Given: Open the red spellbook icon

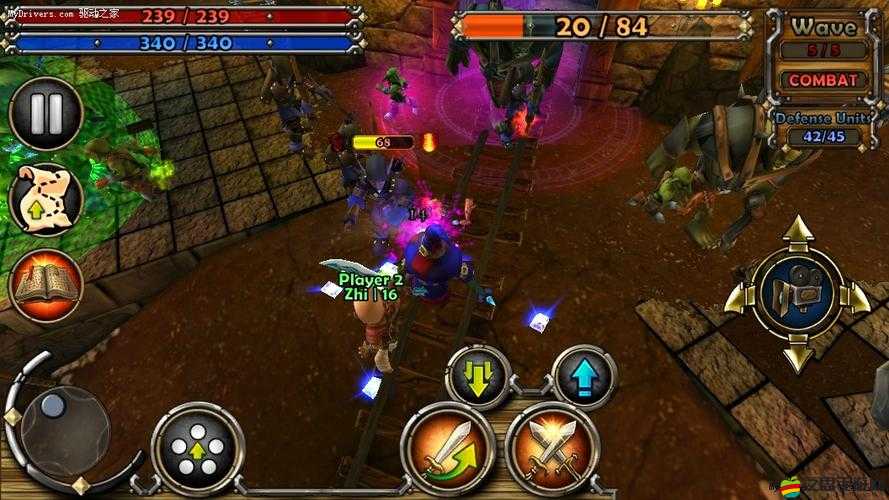Looking at the screenshot, I should (x=45, y=285).
